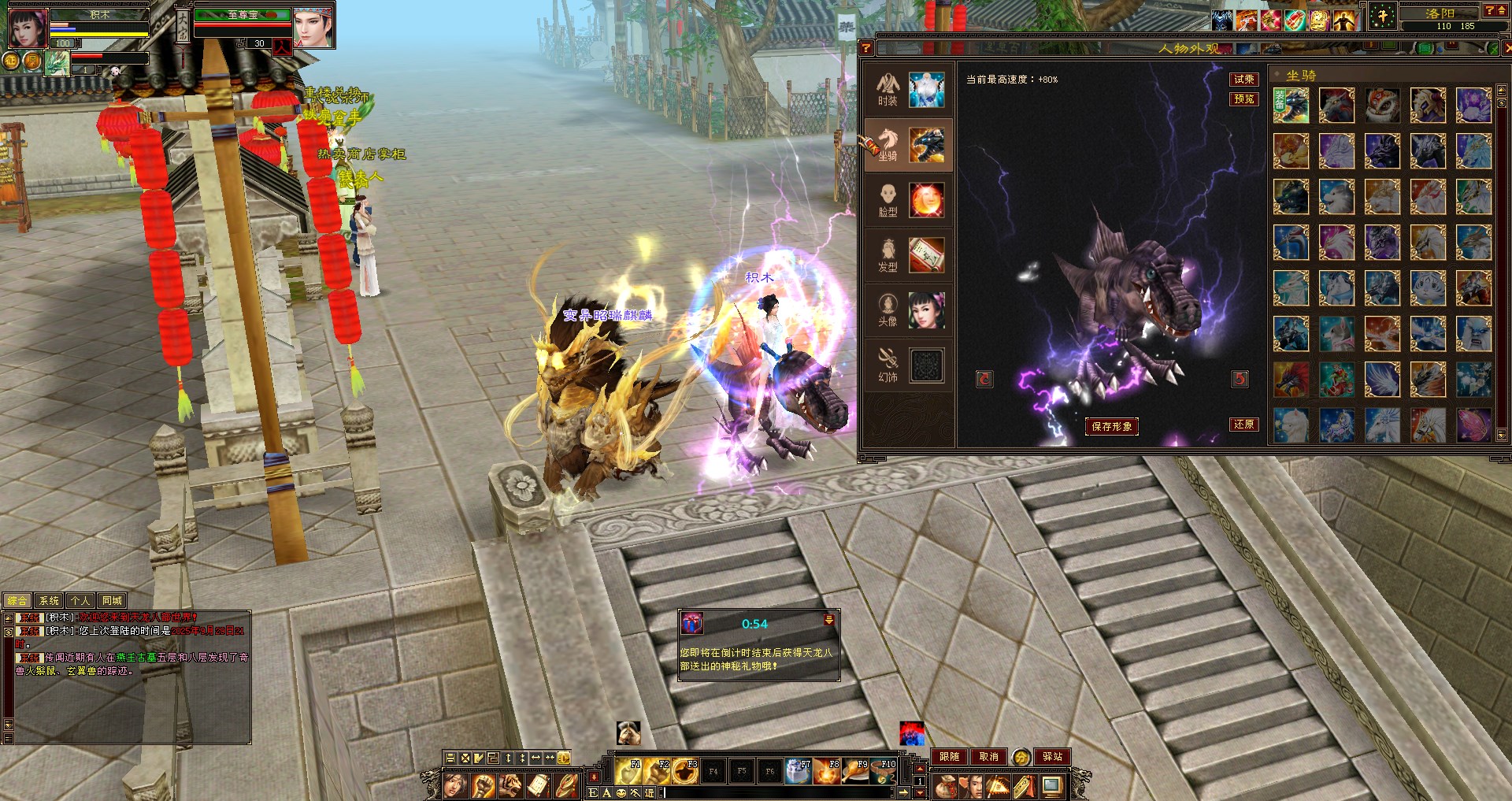Use the F9 roast chicken leg item

click(856, 772)
